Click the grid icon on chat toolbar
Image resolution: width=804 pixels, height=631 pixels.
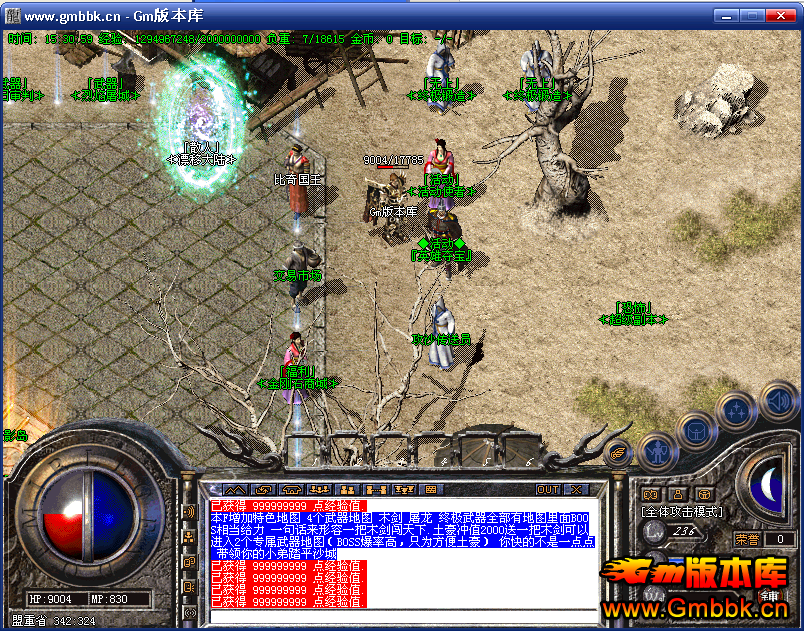432,490
